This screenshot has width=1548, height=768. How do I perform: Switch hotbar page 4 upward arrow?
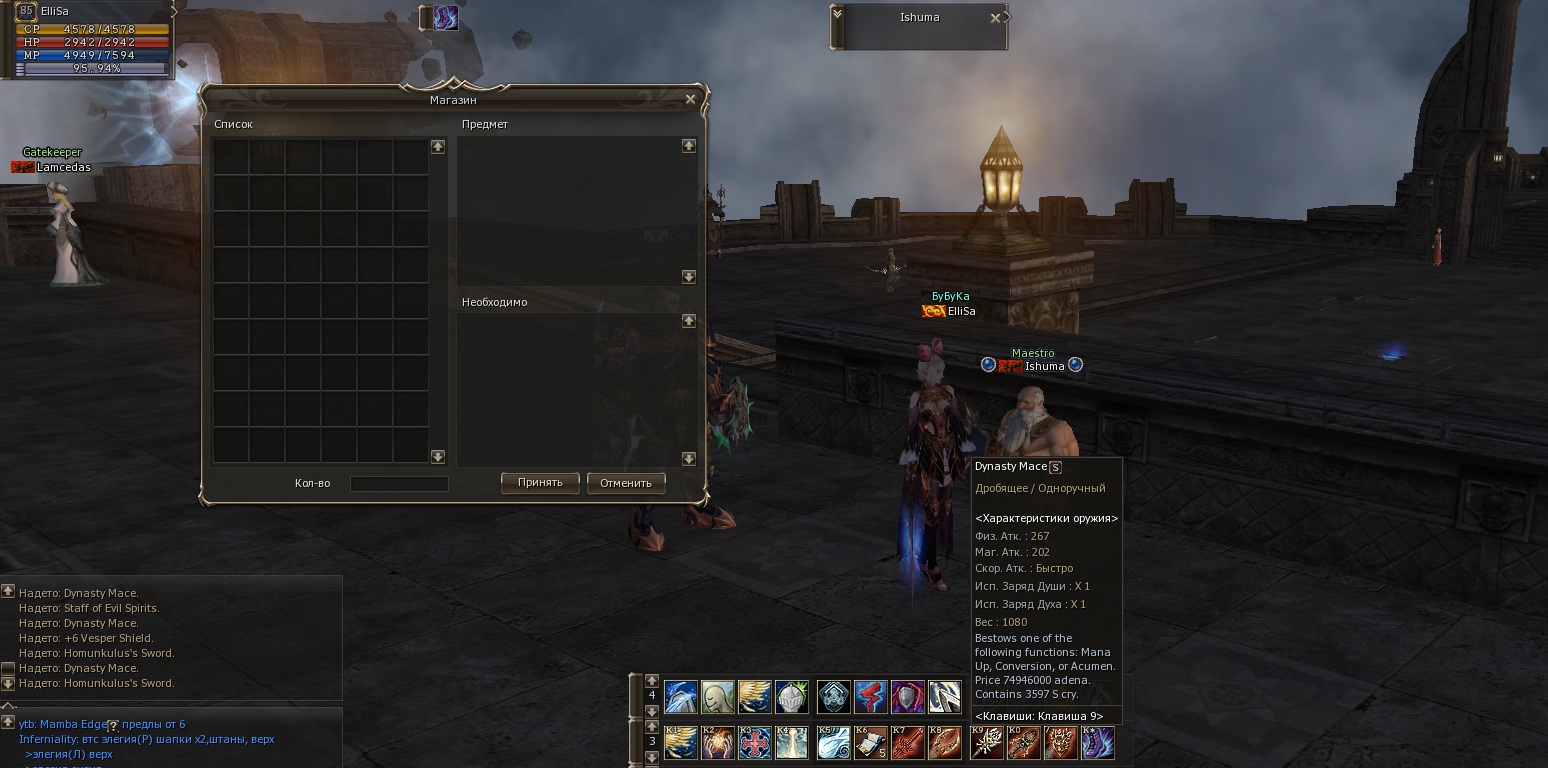[x=652, y=680]
